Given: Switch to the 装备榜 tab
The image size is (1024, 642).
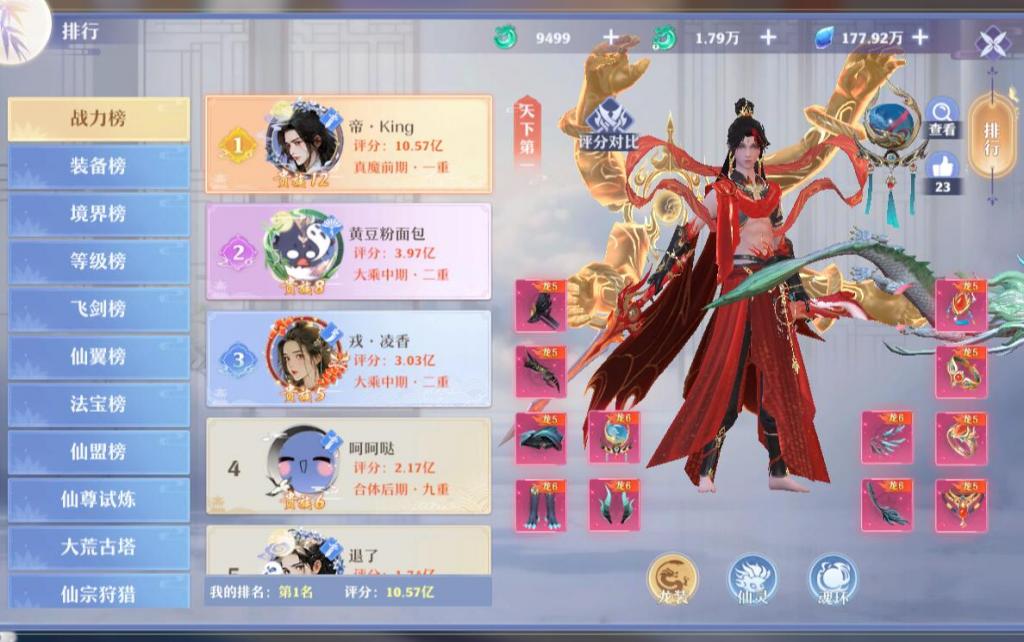Looking at the screenshot, I should [98, 167].
